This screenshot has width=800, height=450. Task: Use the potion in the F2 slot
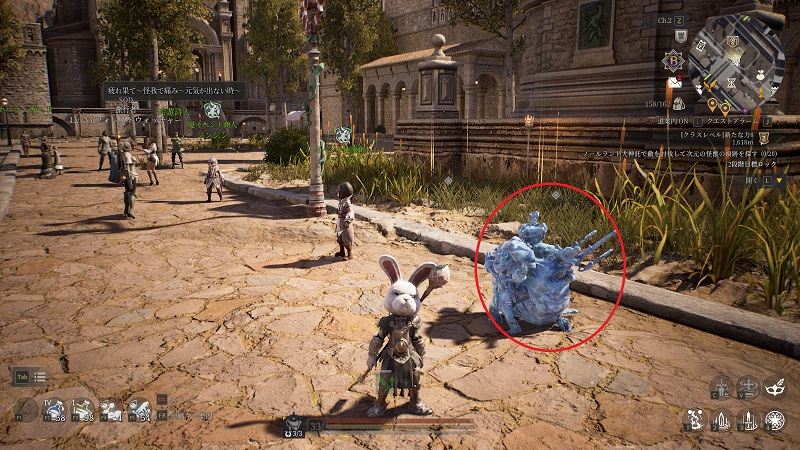pyautogui.click(x=56, y=408)
